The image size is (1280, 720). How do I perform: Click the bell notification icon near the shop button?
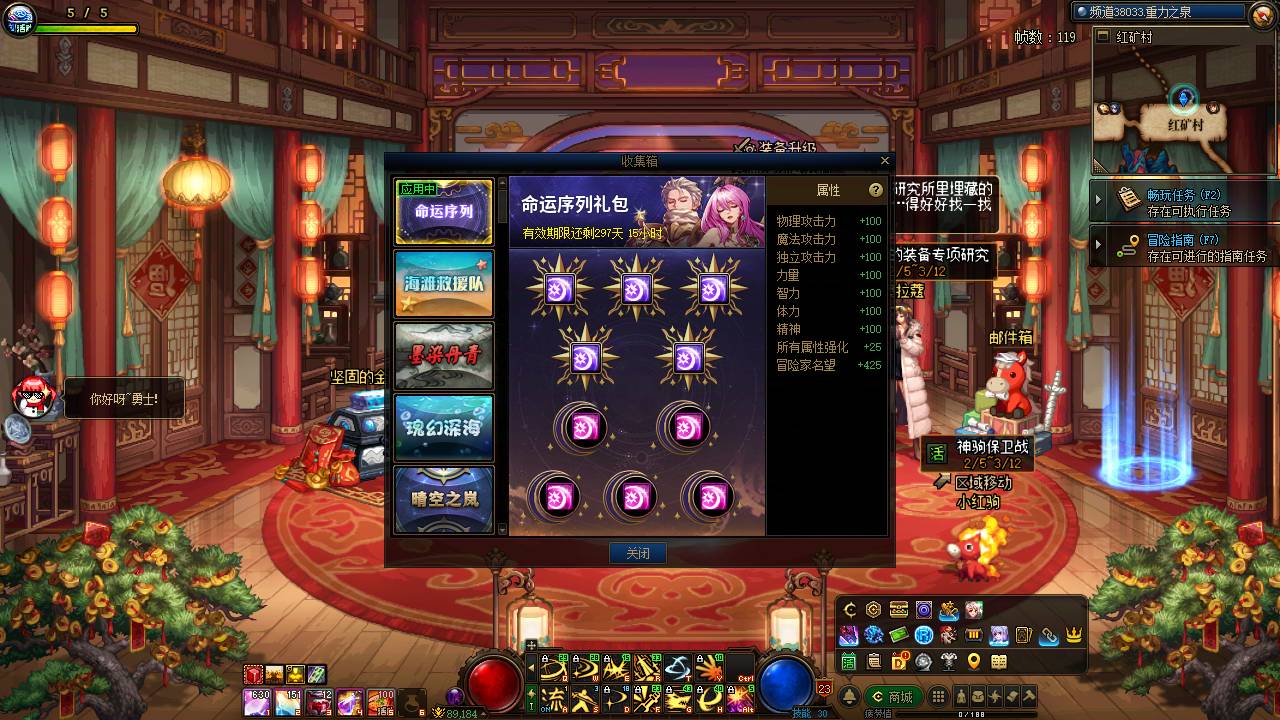[849, 696]
